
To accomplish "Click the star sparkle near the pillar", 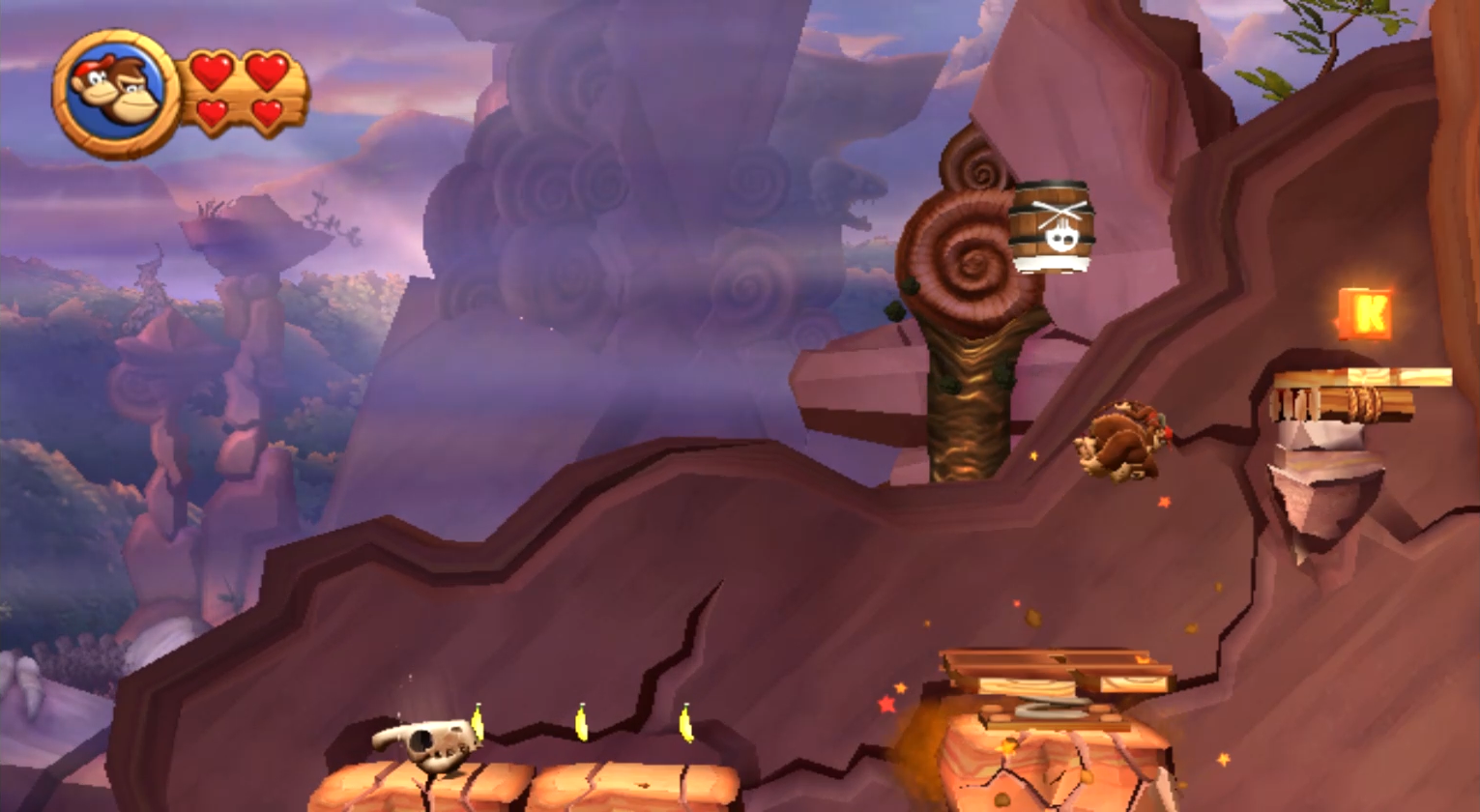I will [886, 705].
